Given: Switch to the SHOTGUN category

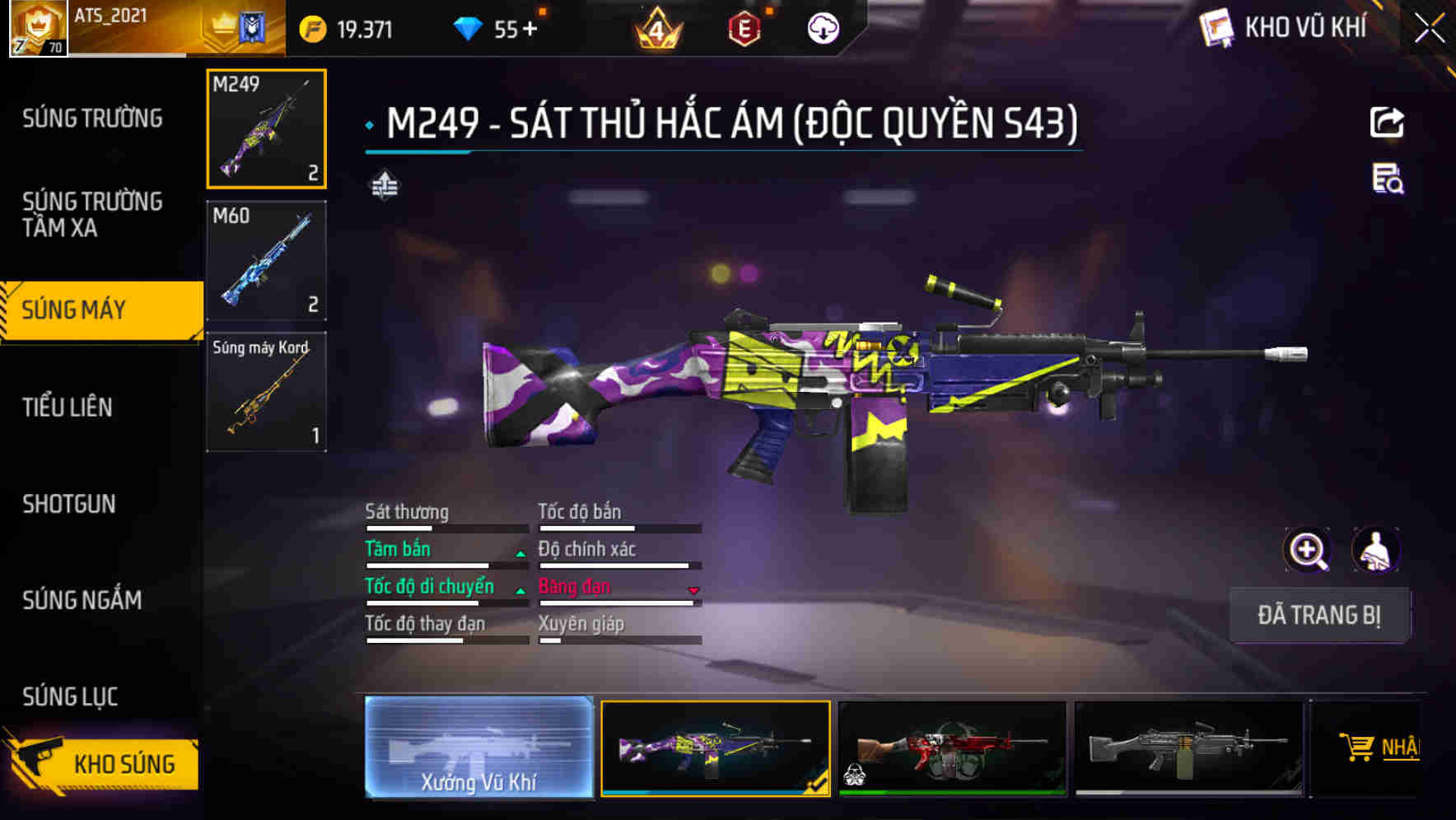Looking at the screenshot, I should click(70, 504).
